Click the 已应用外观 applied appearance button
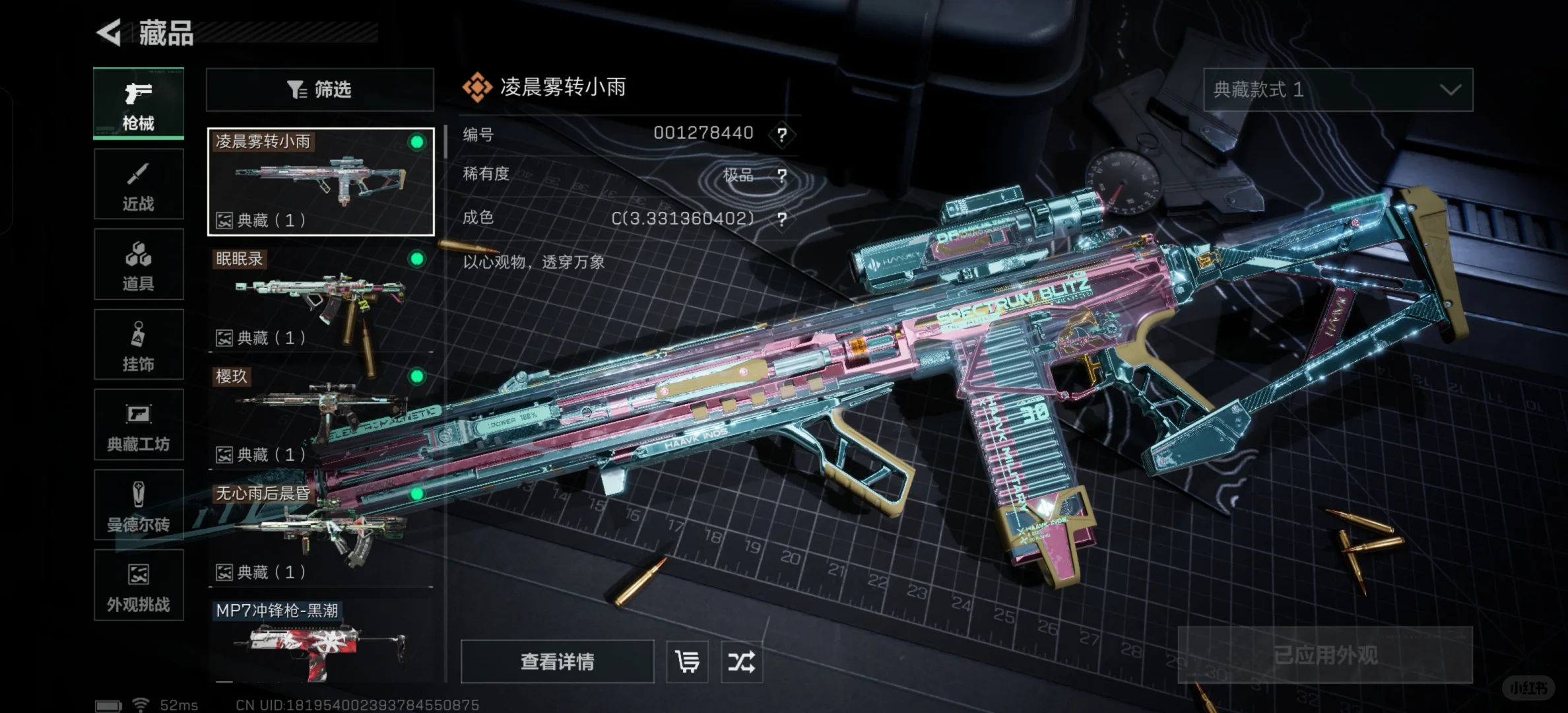 click(x=1324, y=656)
